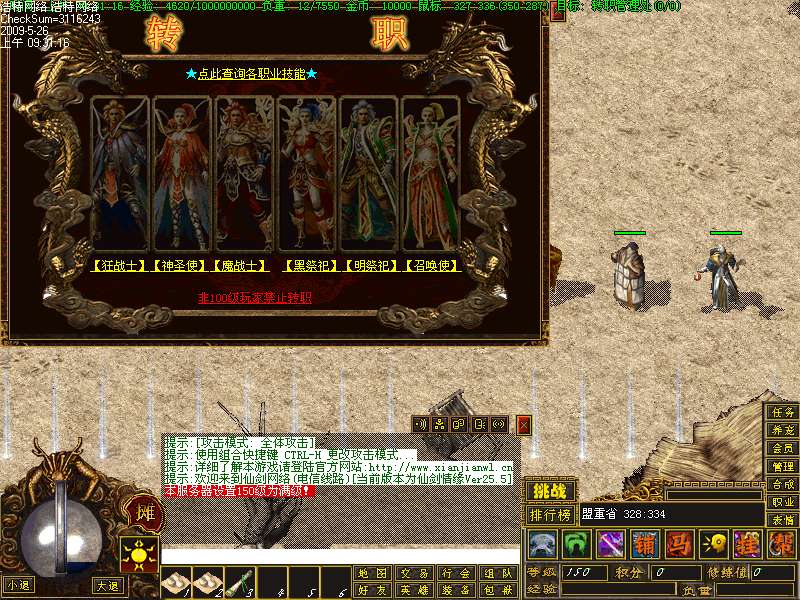Screen dimensions: 800x600
Task: Show the 排行榜 ranking list
Action: tap(551, 515)
